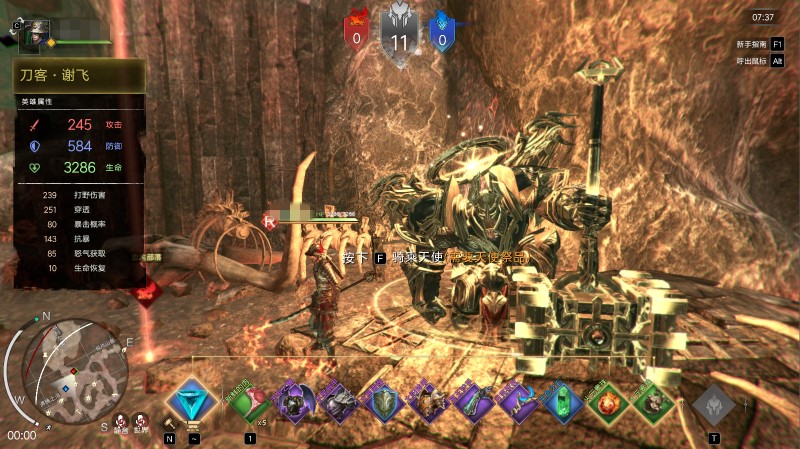Click the red team score shield
Image resolution: width=800 pixels, height=449 pixels.
pyautogui.click(x=357, y=34)
